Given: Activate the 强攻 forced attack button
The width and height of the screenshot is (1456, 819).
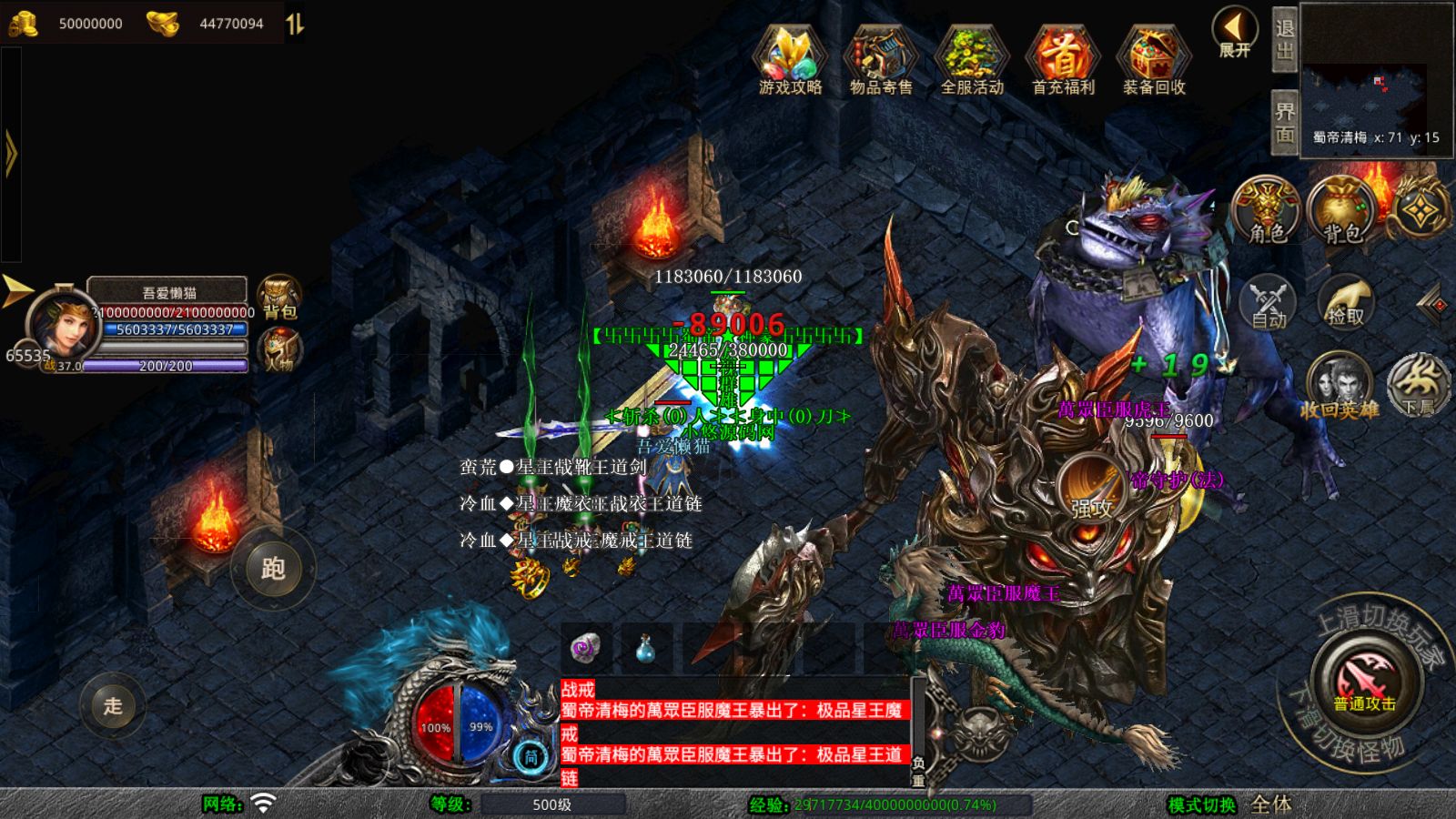Looking at the screenshot, I should tap(1091, 488).
